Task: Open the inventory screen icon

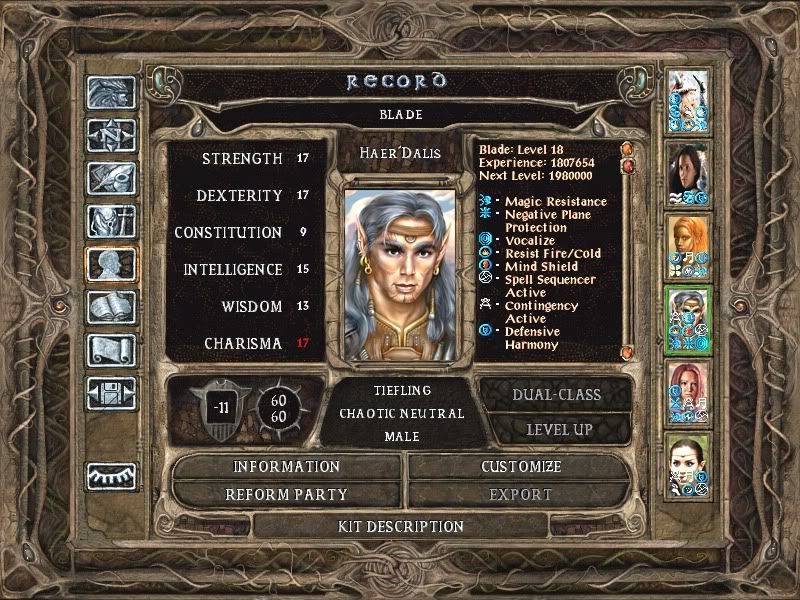Action: [110, 222]
